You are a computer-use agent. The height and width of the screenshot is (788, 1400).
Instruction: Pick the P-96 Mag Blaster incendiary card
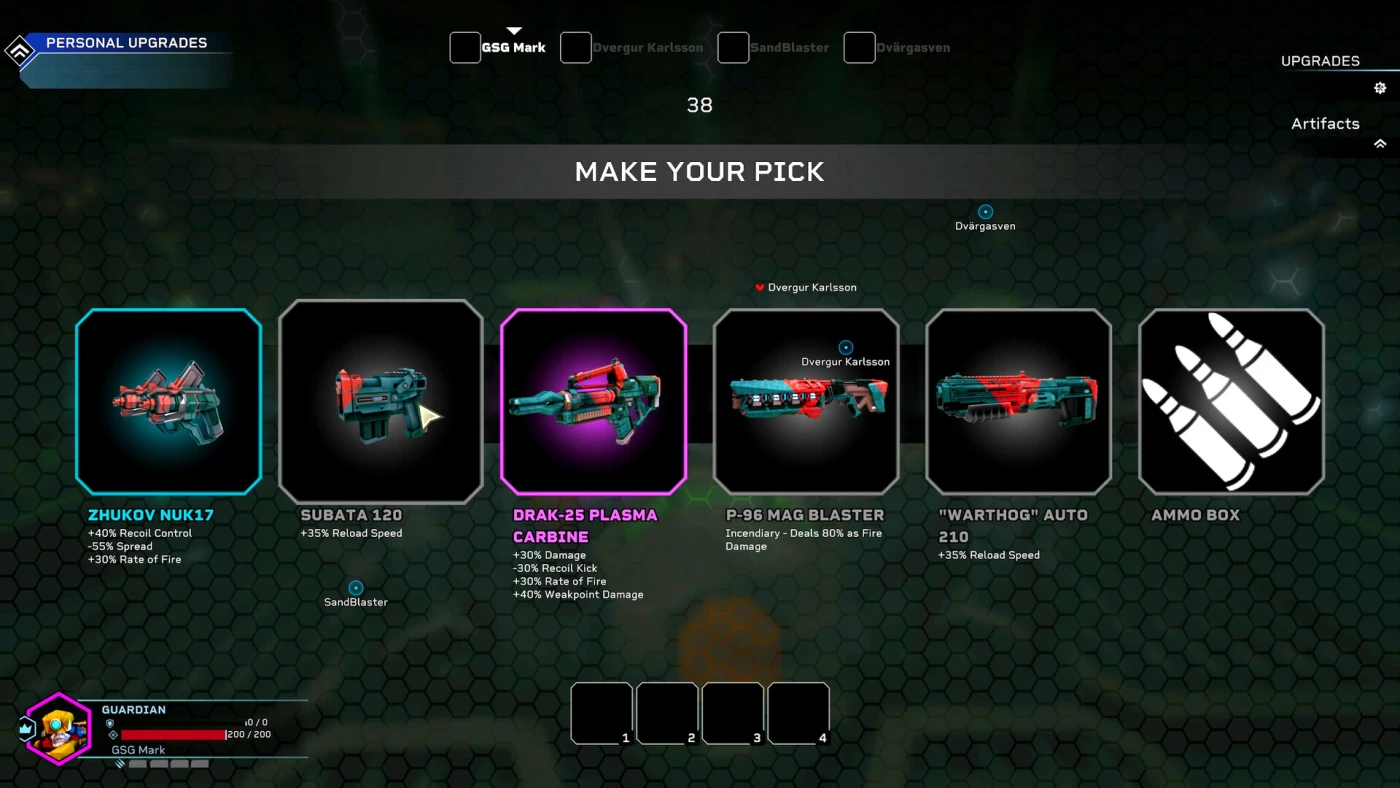click(806, 401)
